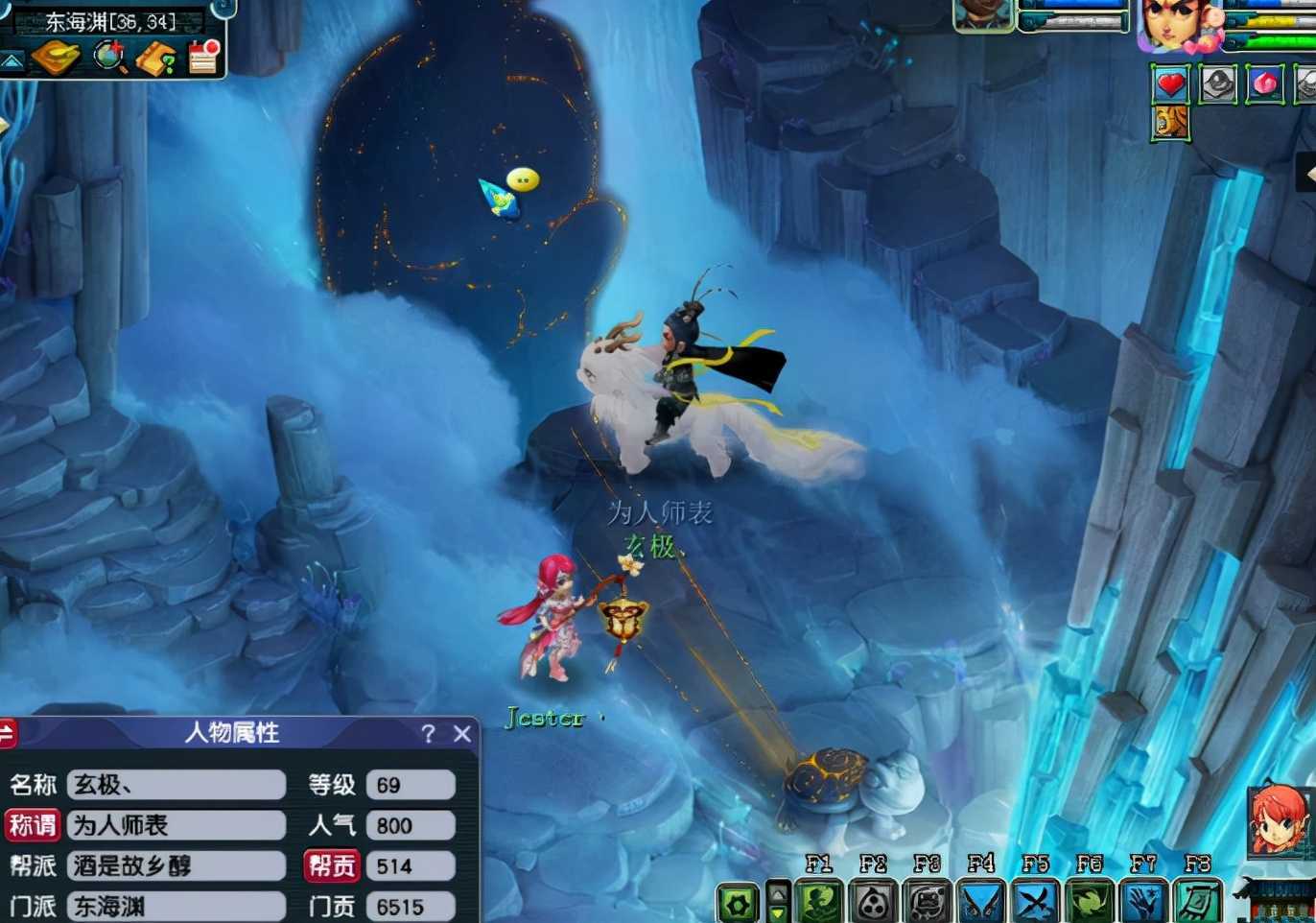Click the red 帮贡 contribution button
The image size is (1316, 923).
332,866
